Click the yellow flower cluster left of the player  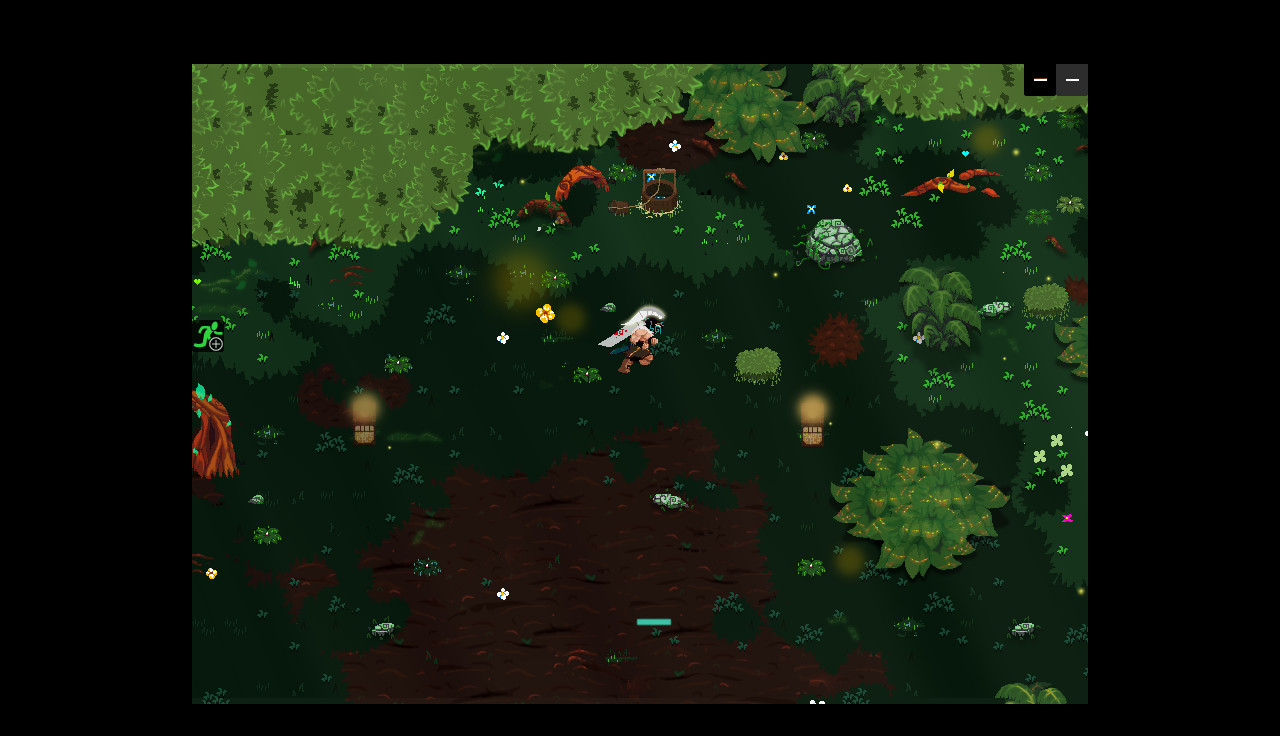pos(543,312)
